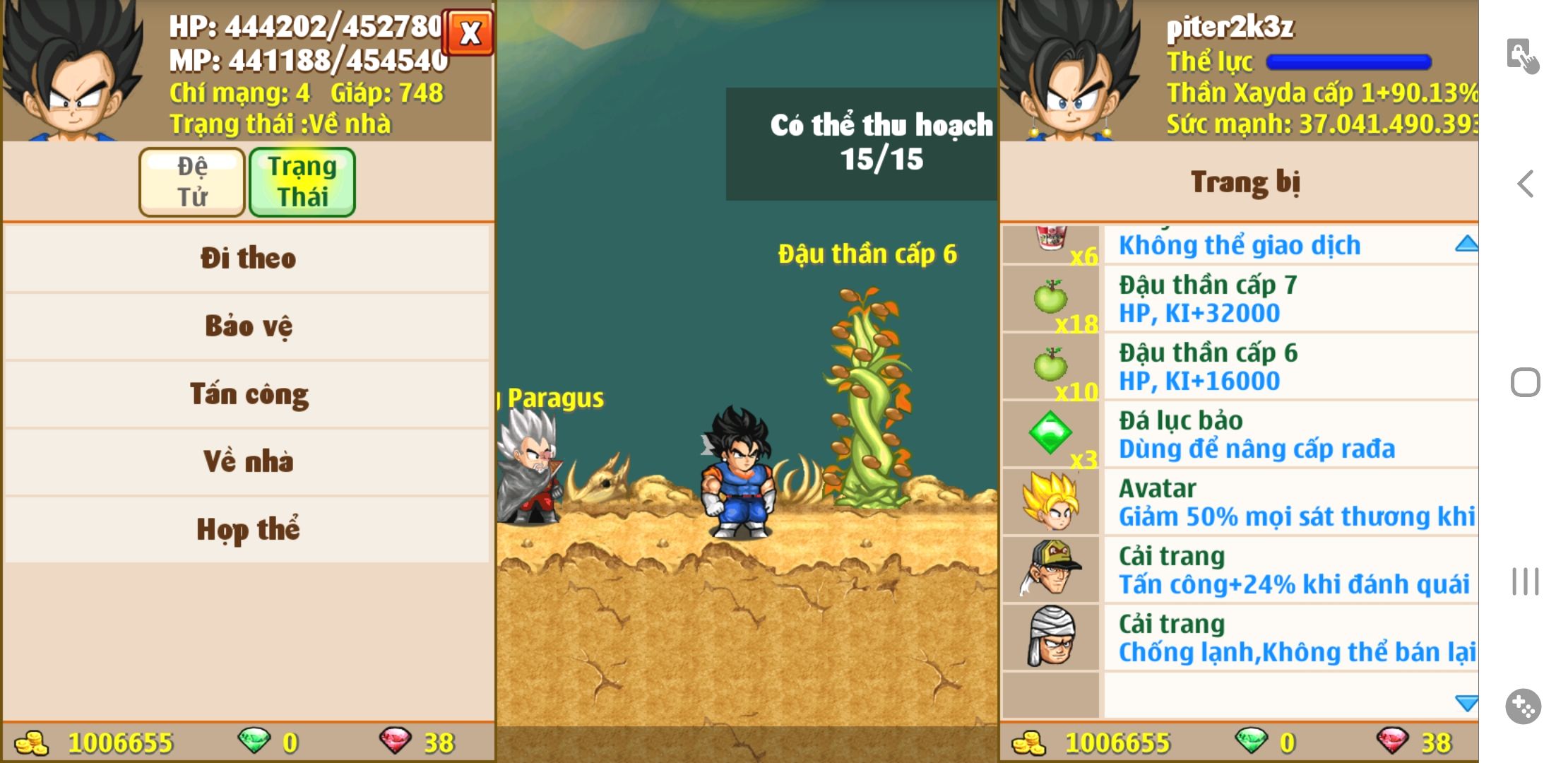Image resolution: width=1568 pixels, height=763 pixels.
Task: Click the blue scroll-down arrow
Action: coord(1466,703)
